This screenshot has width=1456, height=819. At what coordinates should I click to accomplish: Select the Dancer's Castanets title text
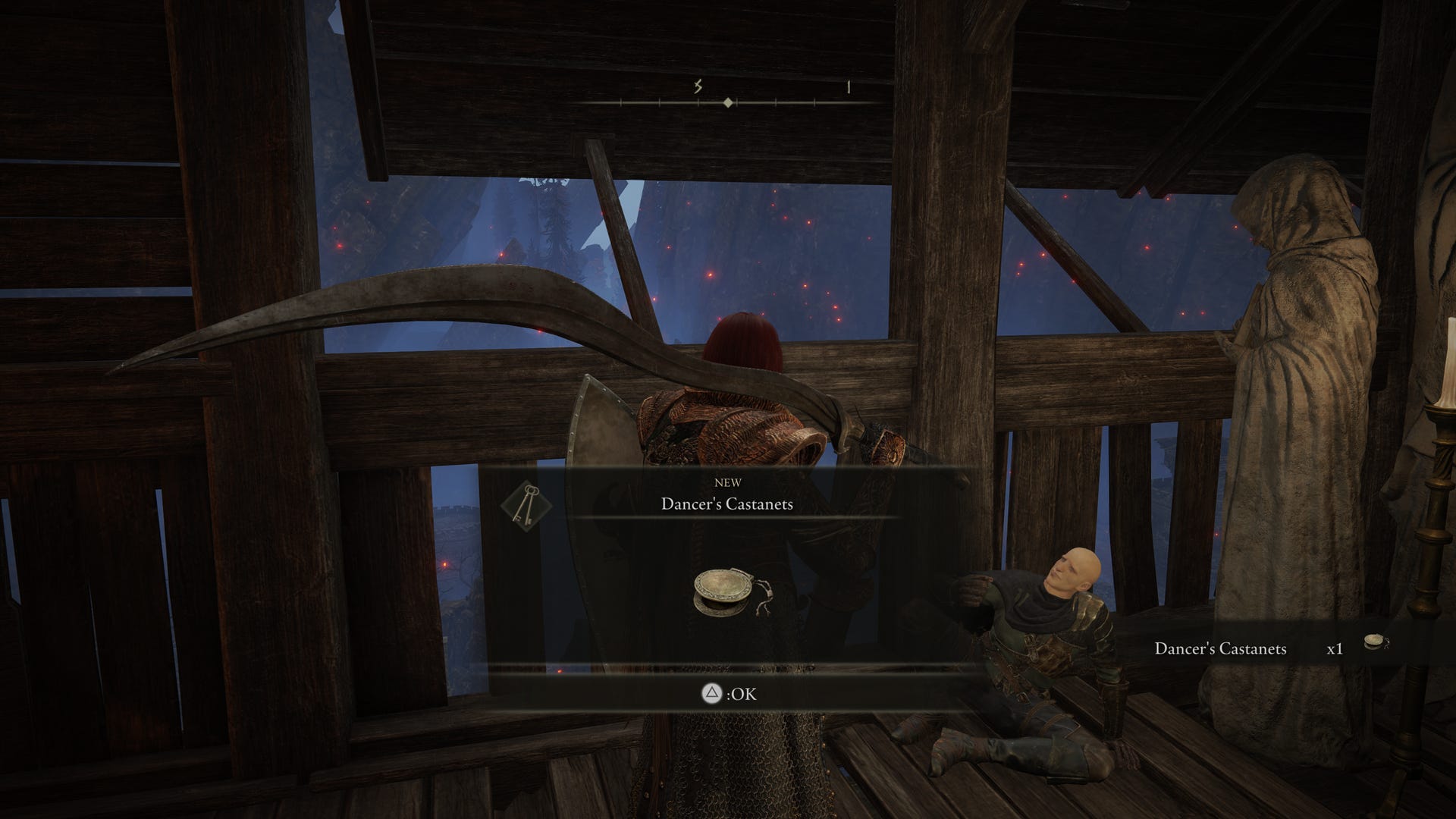(727, 504)
